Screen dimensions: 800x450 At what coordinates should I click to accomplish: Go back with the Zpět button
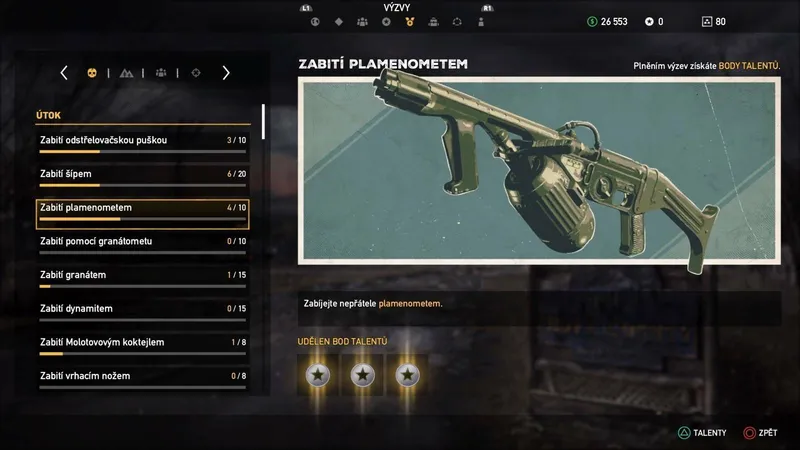(x=764, y=434)
